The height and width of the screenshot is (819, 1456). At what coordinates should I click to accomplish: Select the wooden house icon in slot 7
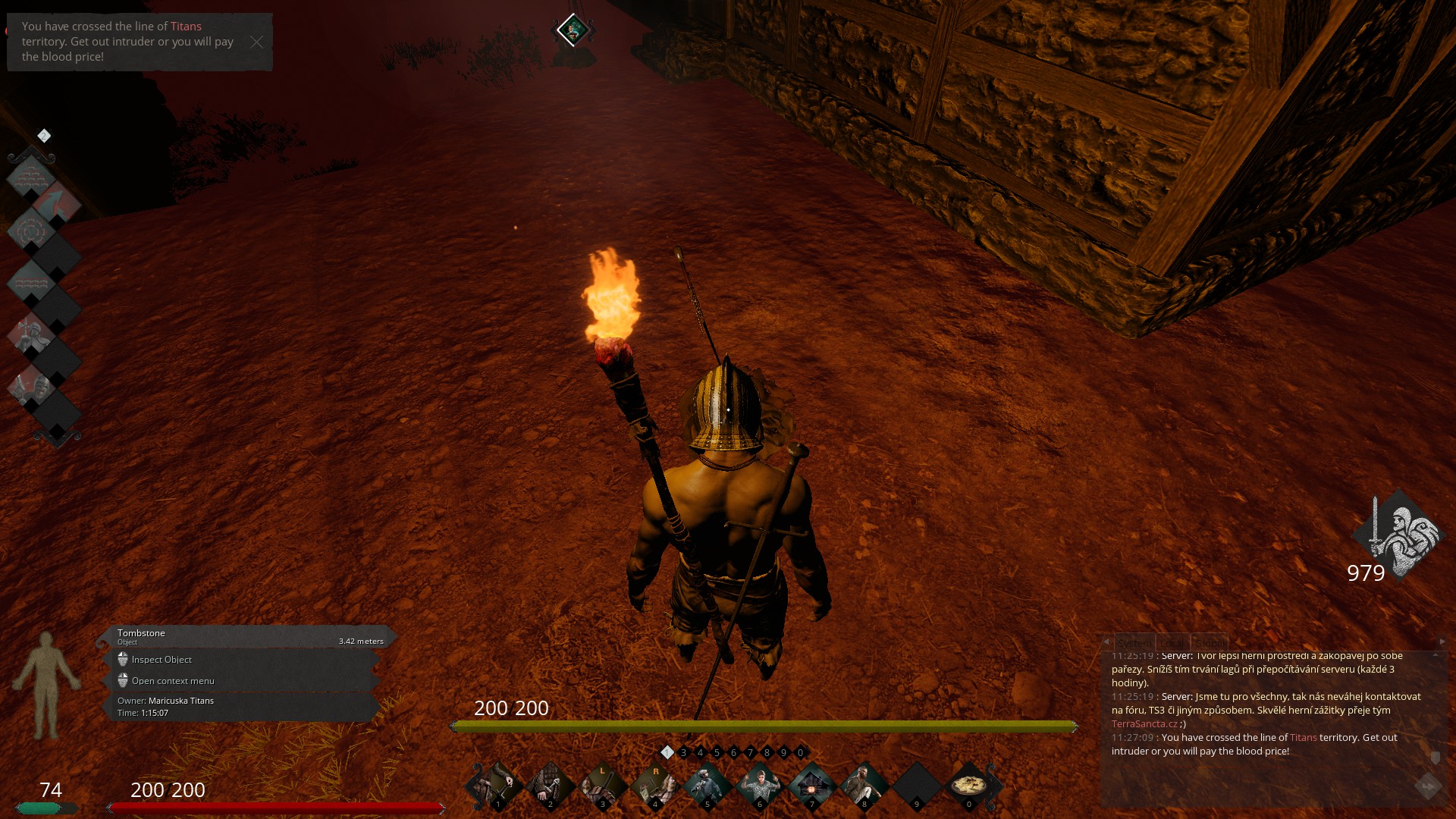811,786
